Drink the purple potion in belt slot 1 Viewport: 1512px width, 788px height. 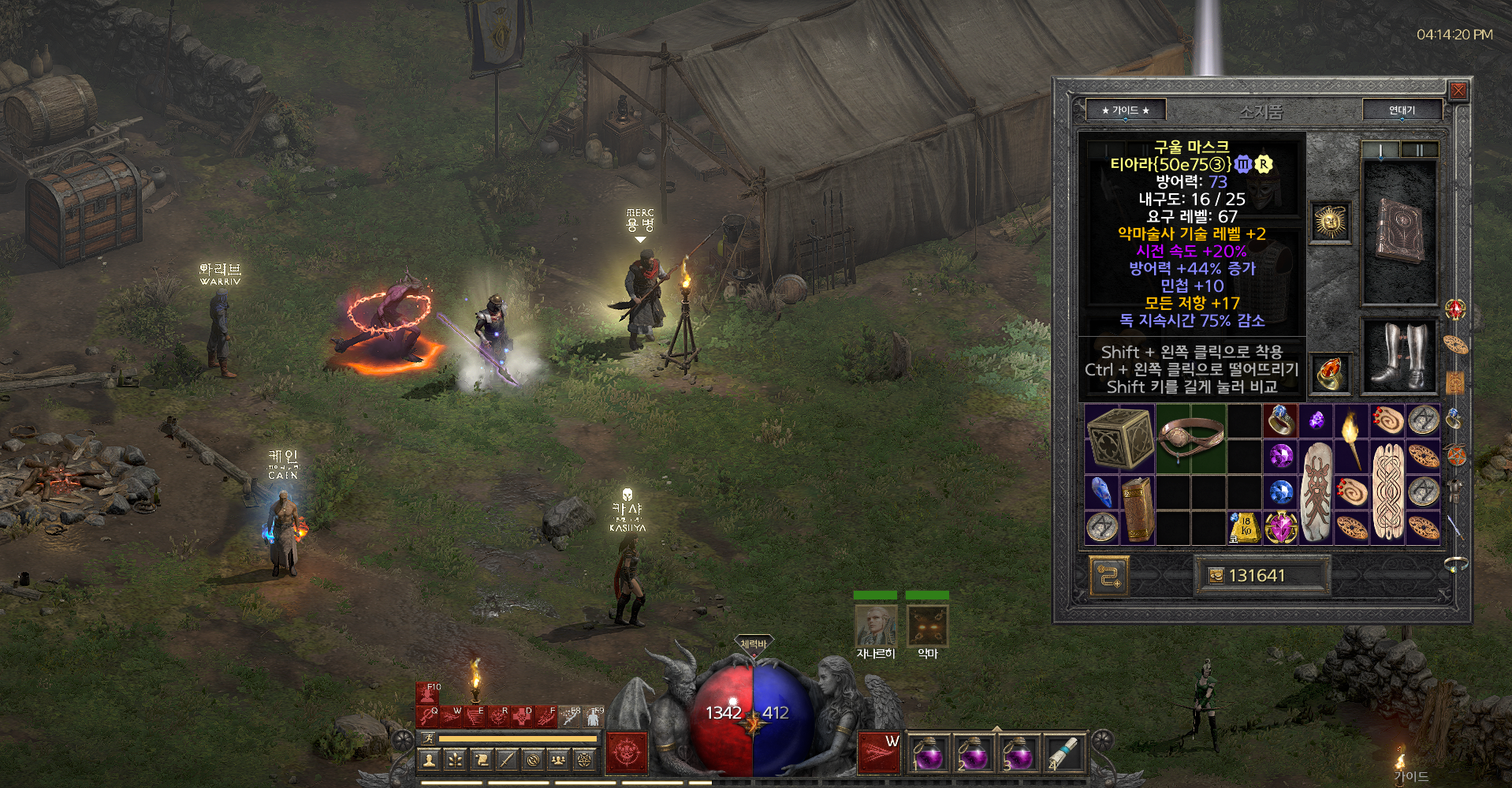928,753
